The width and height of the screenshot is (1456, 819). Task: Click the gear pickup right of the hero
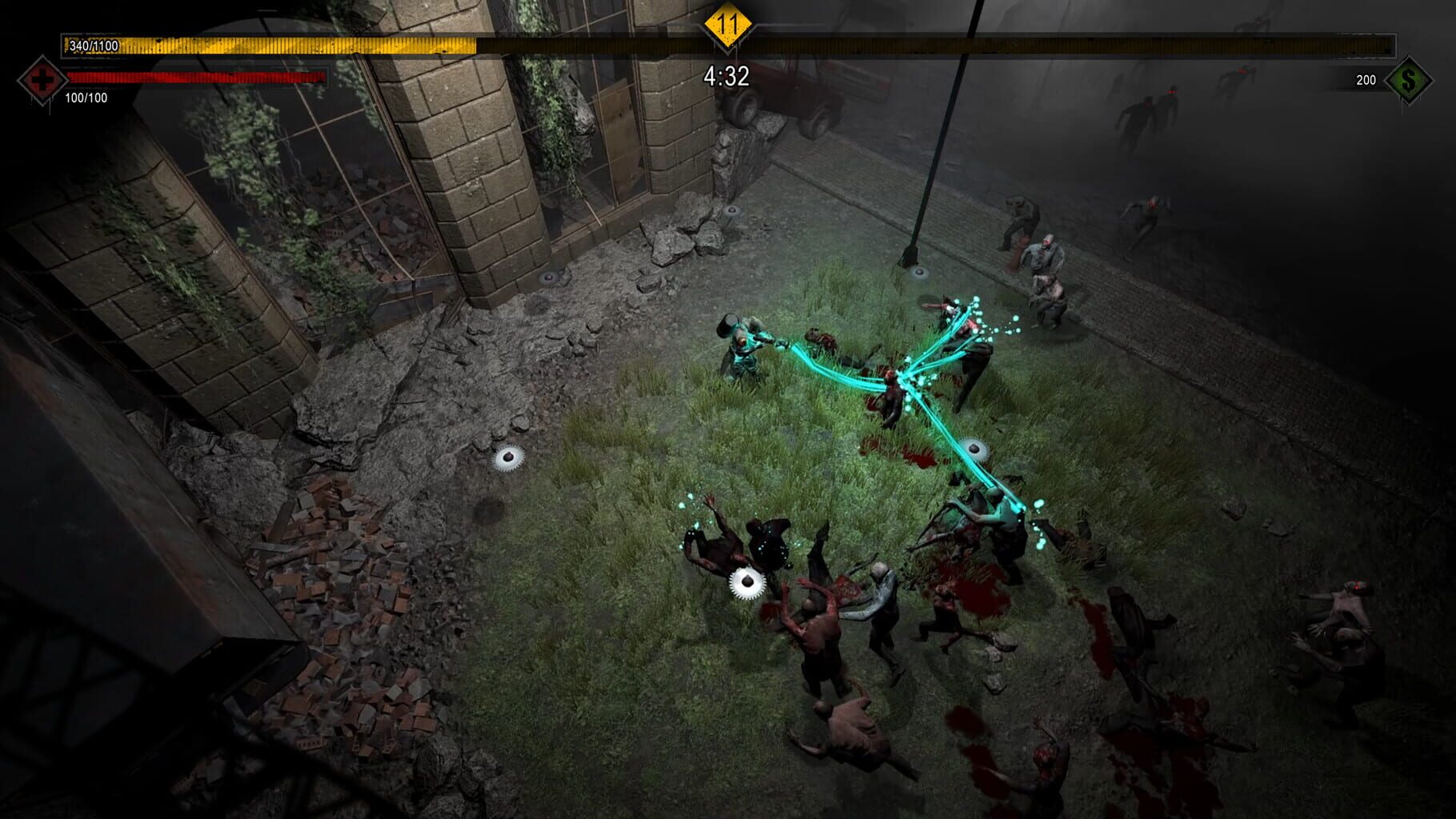(975, 446)
